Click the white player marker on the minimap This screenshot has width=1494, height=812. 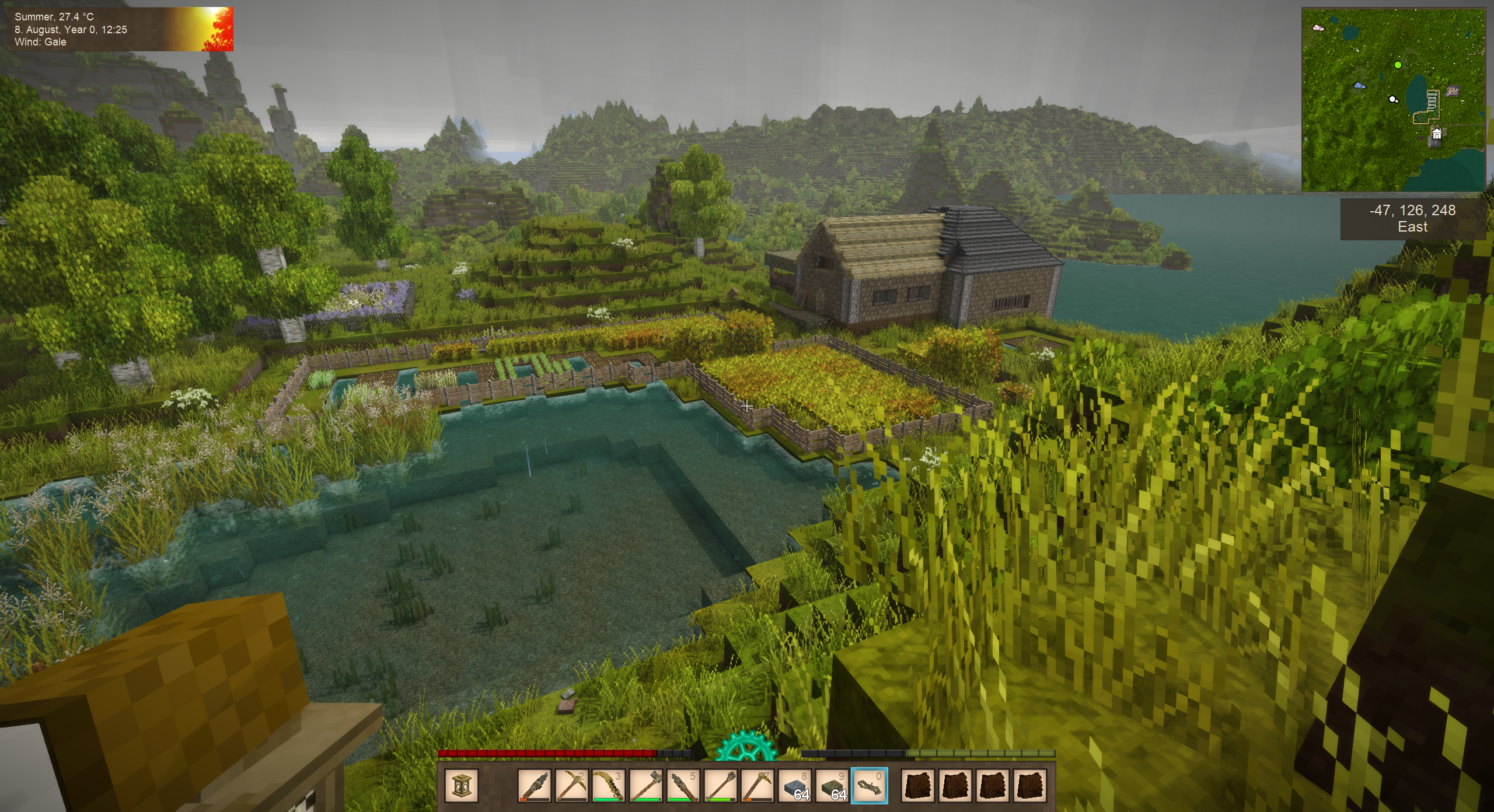click(1393, 99)
